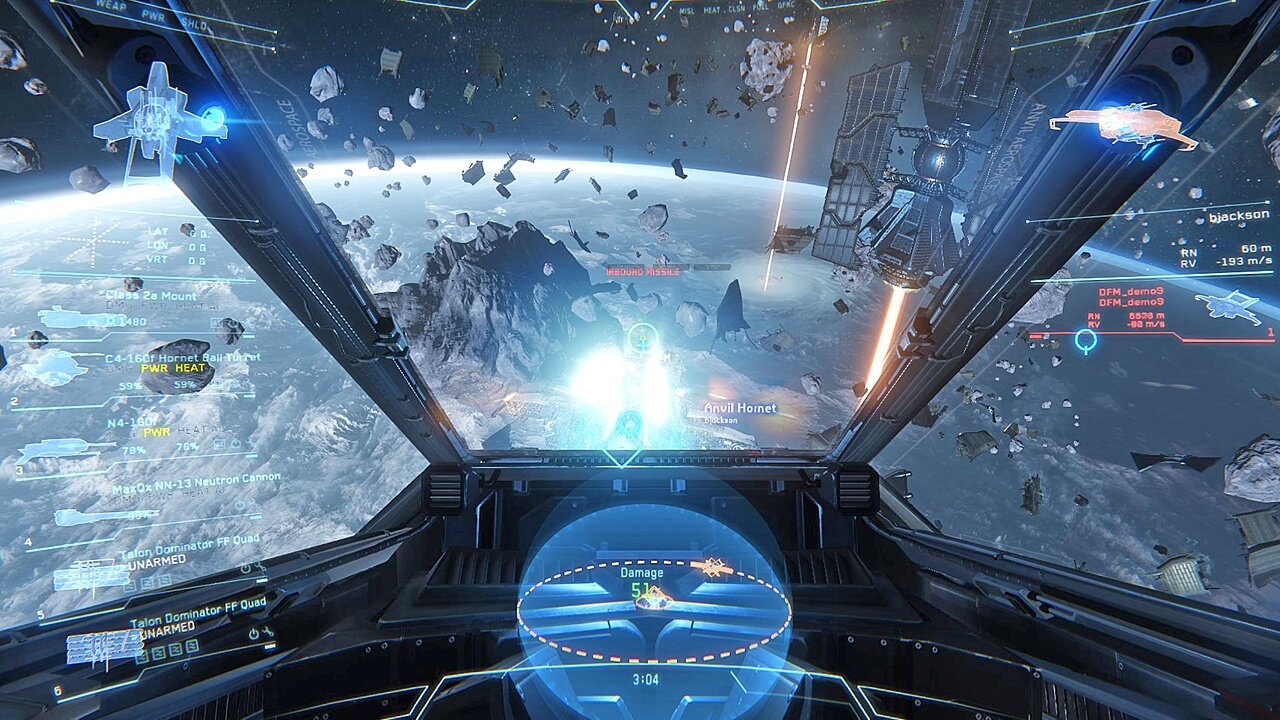This screenshot has width=1280, height=720.
Task: Choose the C4-160f Hornet Ball Turret entry
Action: 182,357
